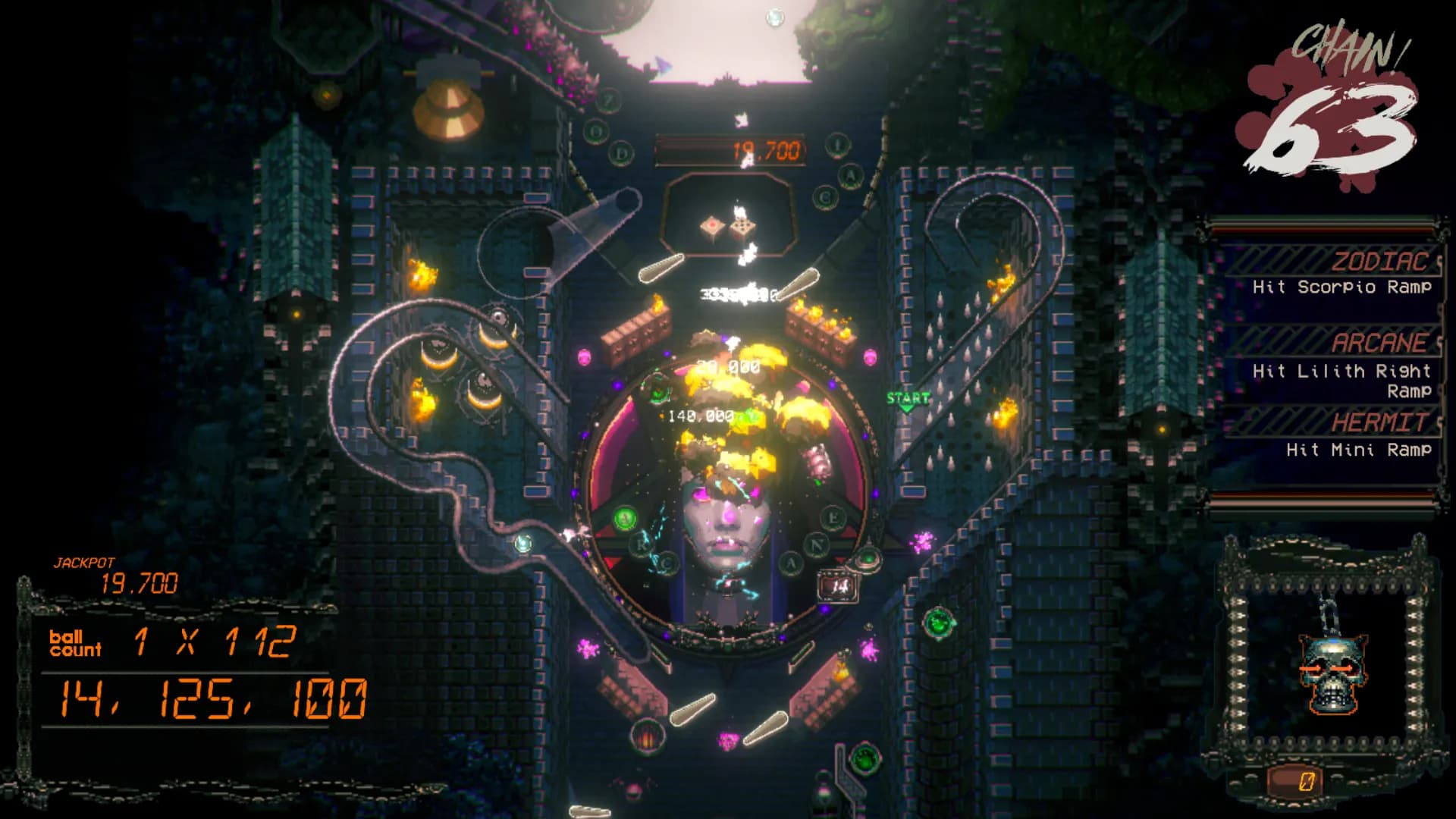Click the 14 counter box near Lilith's portal

(x=839, y=585)
